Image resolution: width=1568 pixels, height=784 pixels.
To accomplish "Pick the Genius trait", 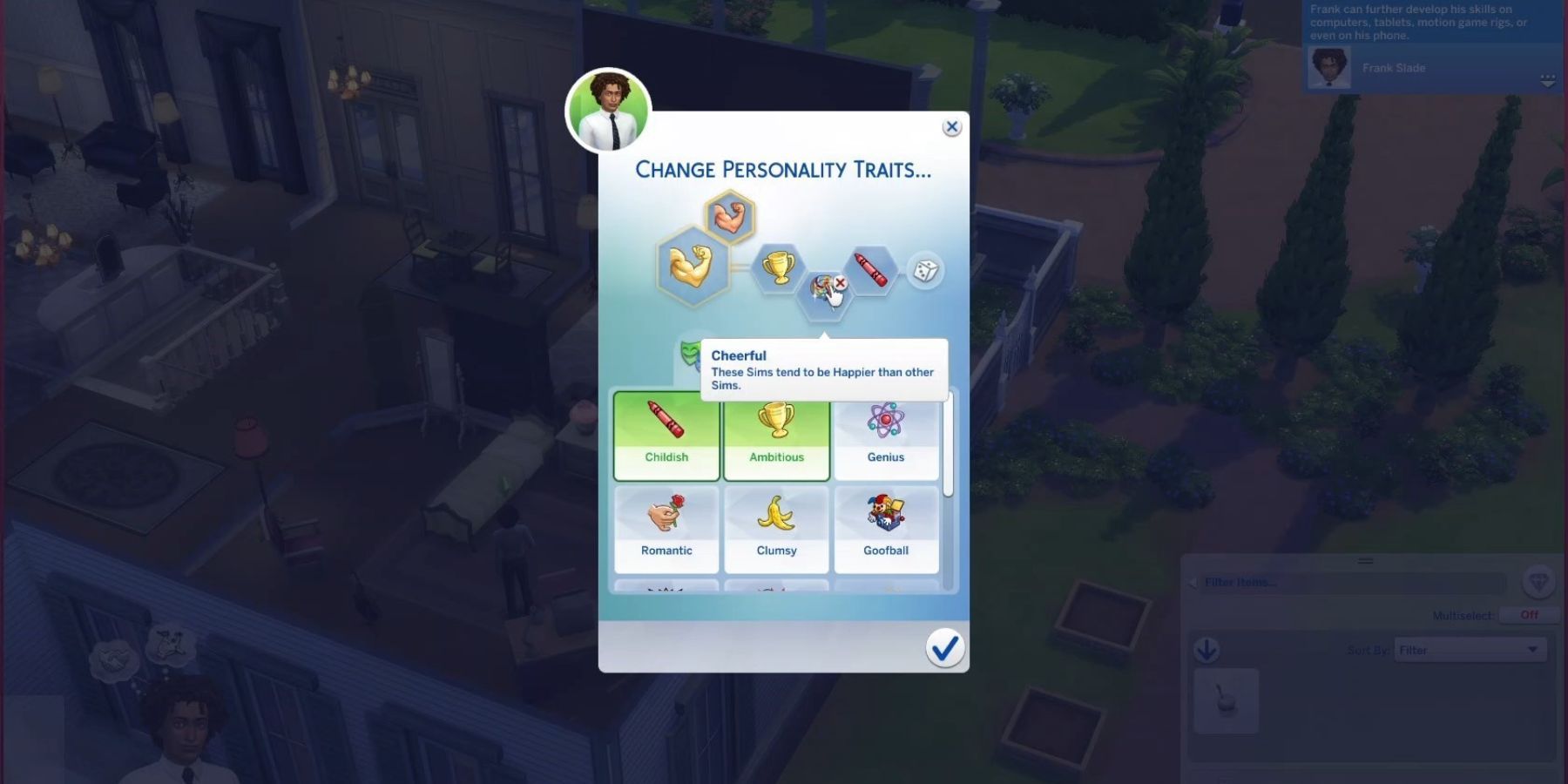I will click(x=886, y=436).
